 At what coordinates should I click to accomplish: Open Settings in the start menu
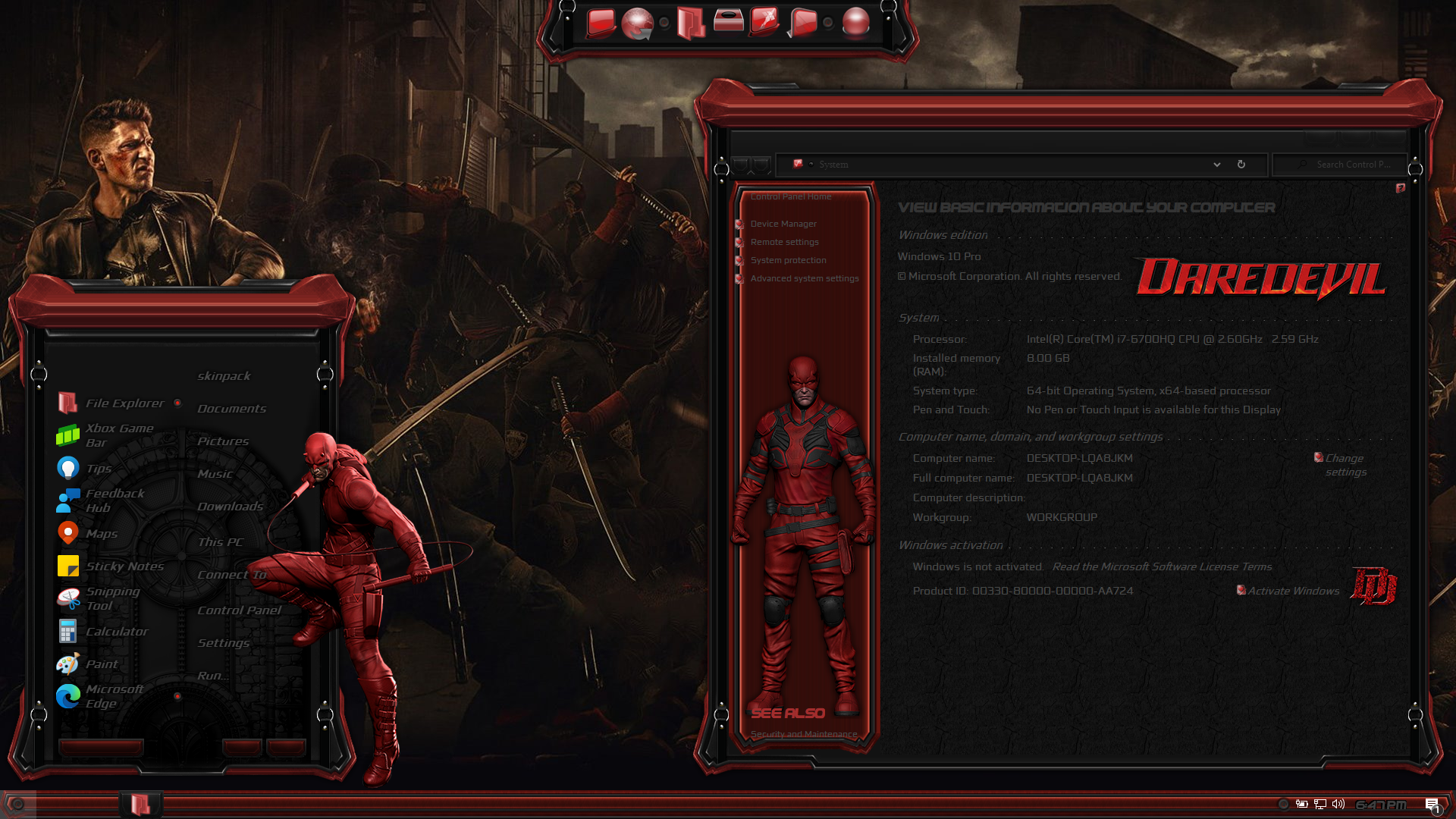pos(223,643)
